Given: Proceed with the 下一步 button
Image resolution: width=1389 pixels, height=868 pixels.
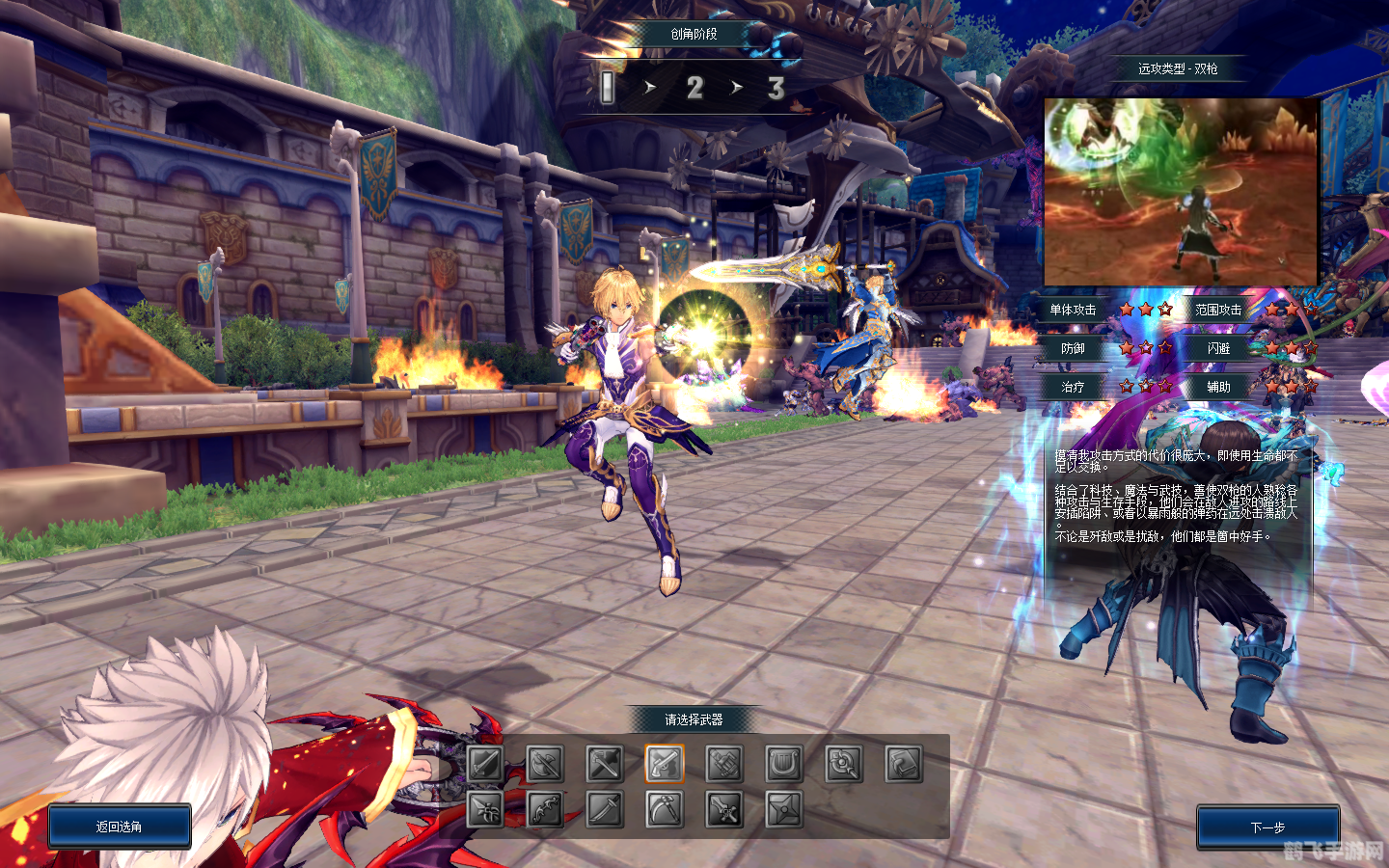Looking at the screenshot, I should point(1267,827).
